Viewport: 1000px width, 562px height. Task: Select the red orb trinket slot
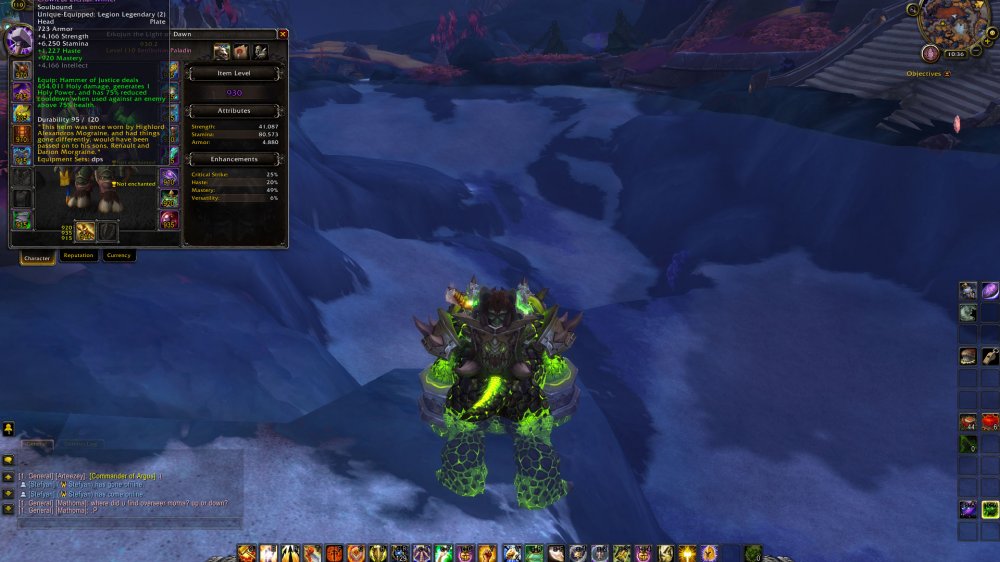pos(169,219)
